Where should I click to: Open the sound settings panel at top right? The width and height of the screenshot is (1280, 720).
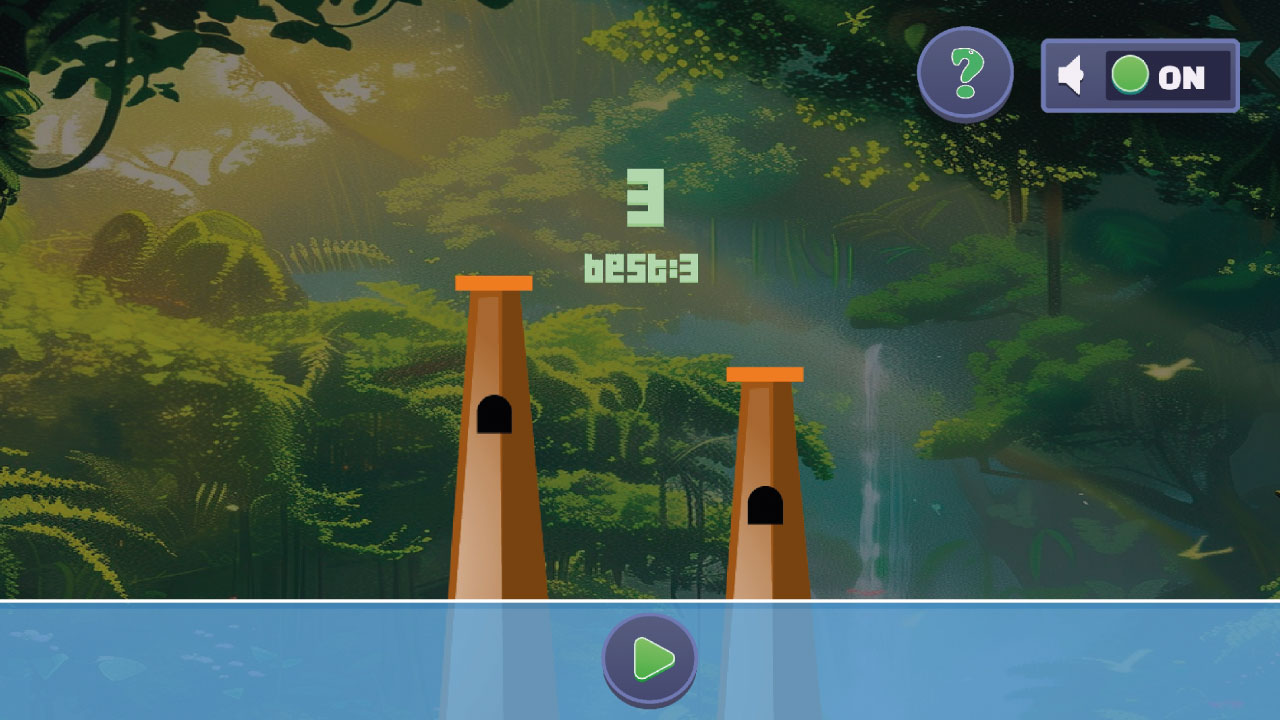pyautogui.click(x=1140, y=76)
